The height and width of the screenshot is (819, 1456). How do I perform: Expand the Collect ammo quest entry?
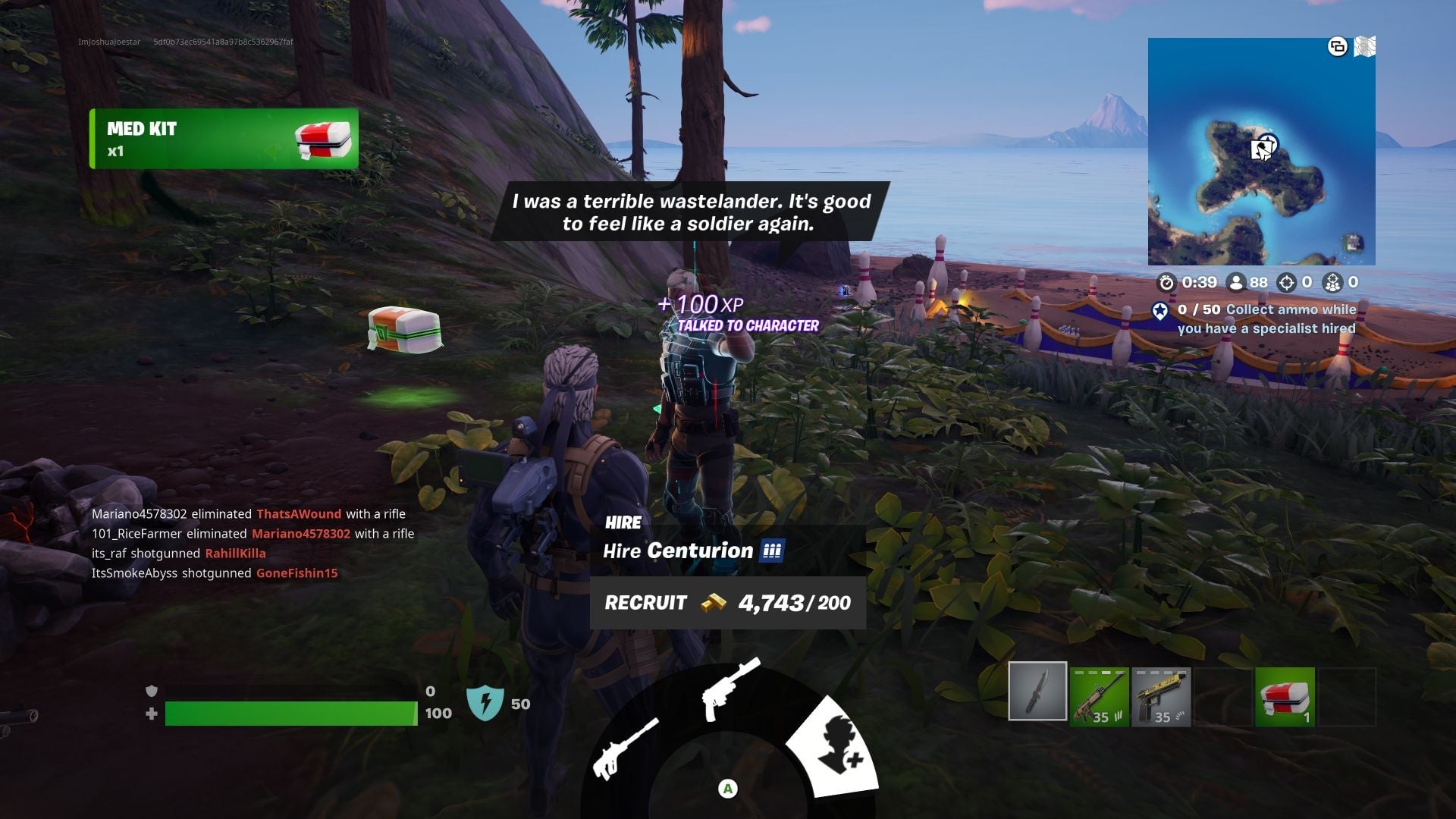tap(1266, 319)
